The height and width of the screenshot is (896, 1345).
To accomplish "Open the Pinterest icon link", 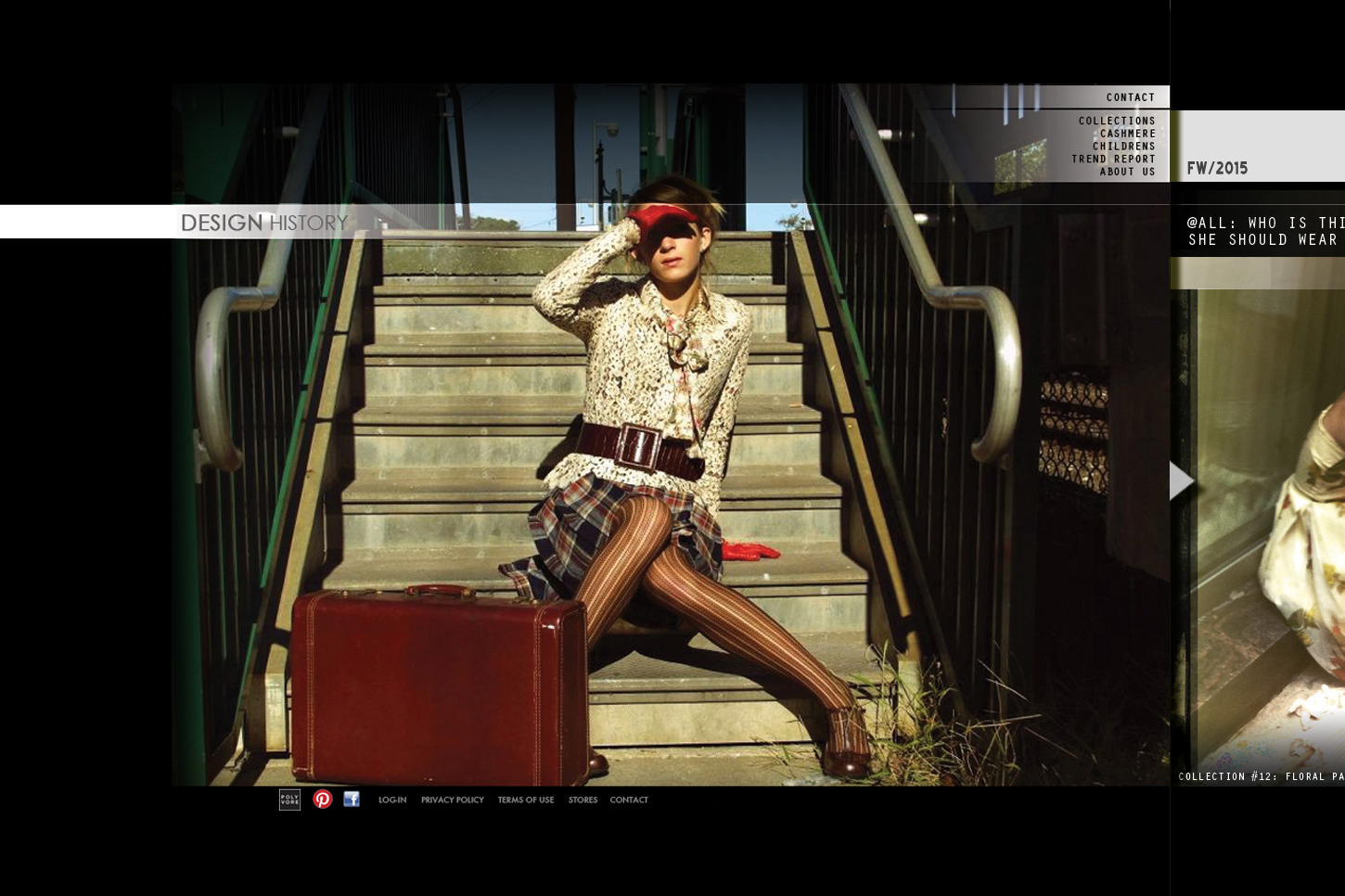I will pyautogui.click(x=323, y=800).
